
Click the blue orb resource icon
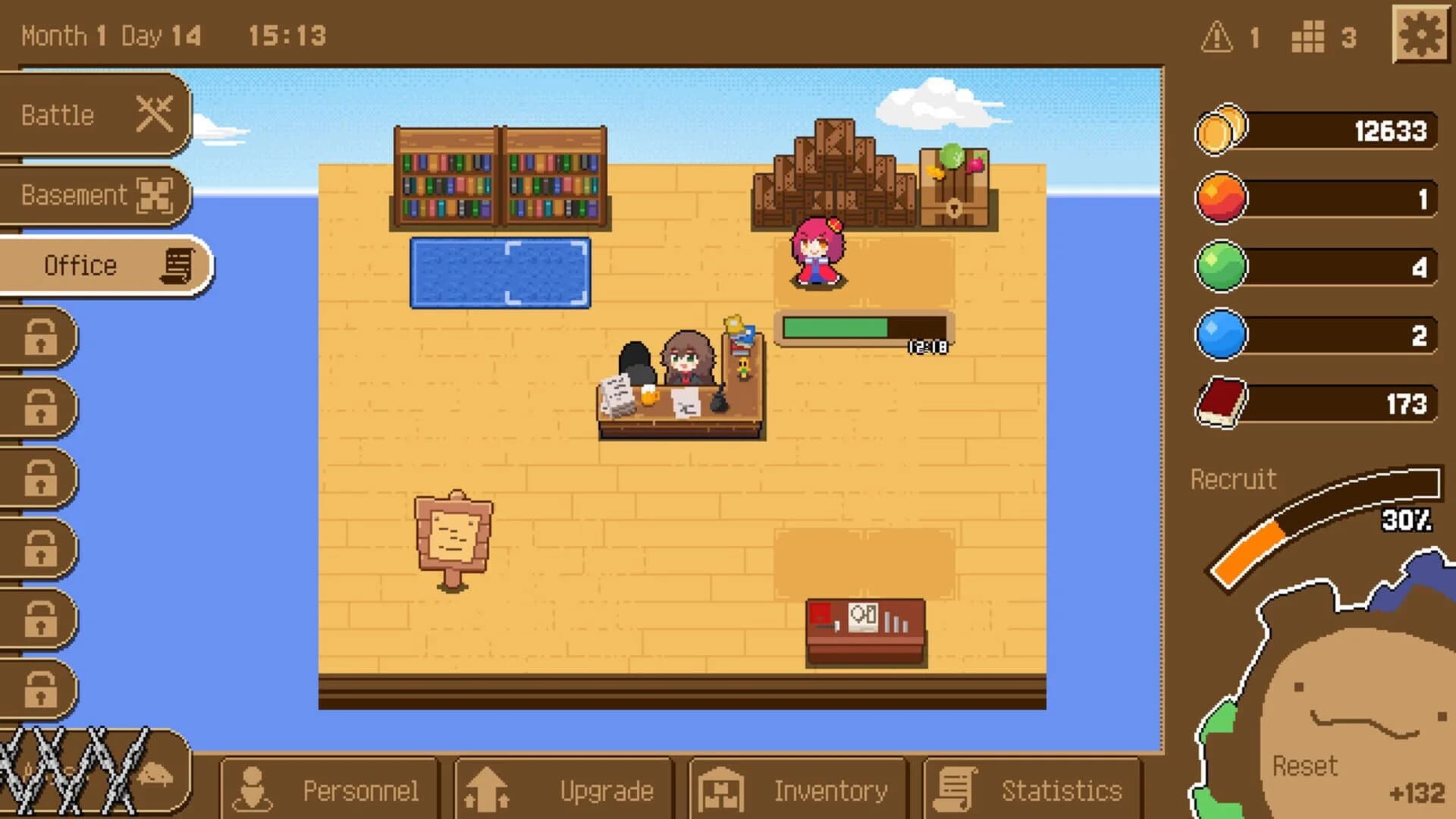[1220, 334]
